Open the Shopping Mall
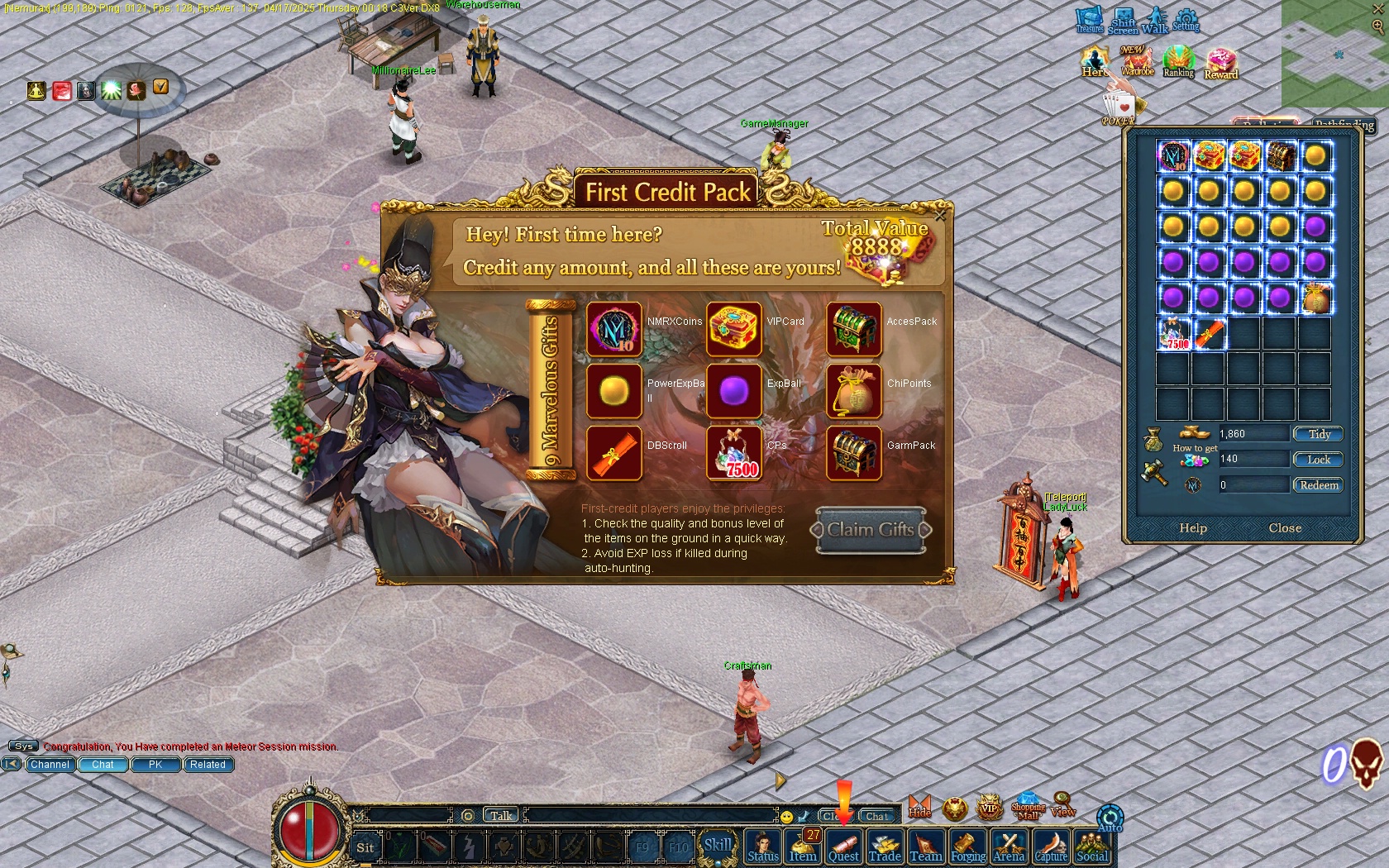 click(1028, 806)
